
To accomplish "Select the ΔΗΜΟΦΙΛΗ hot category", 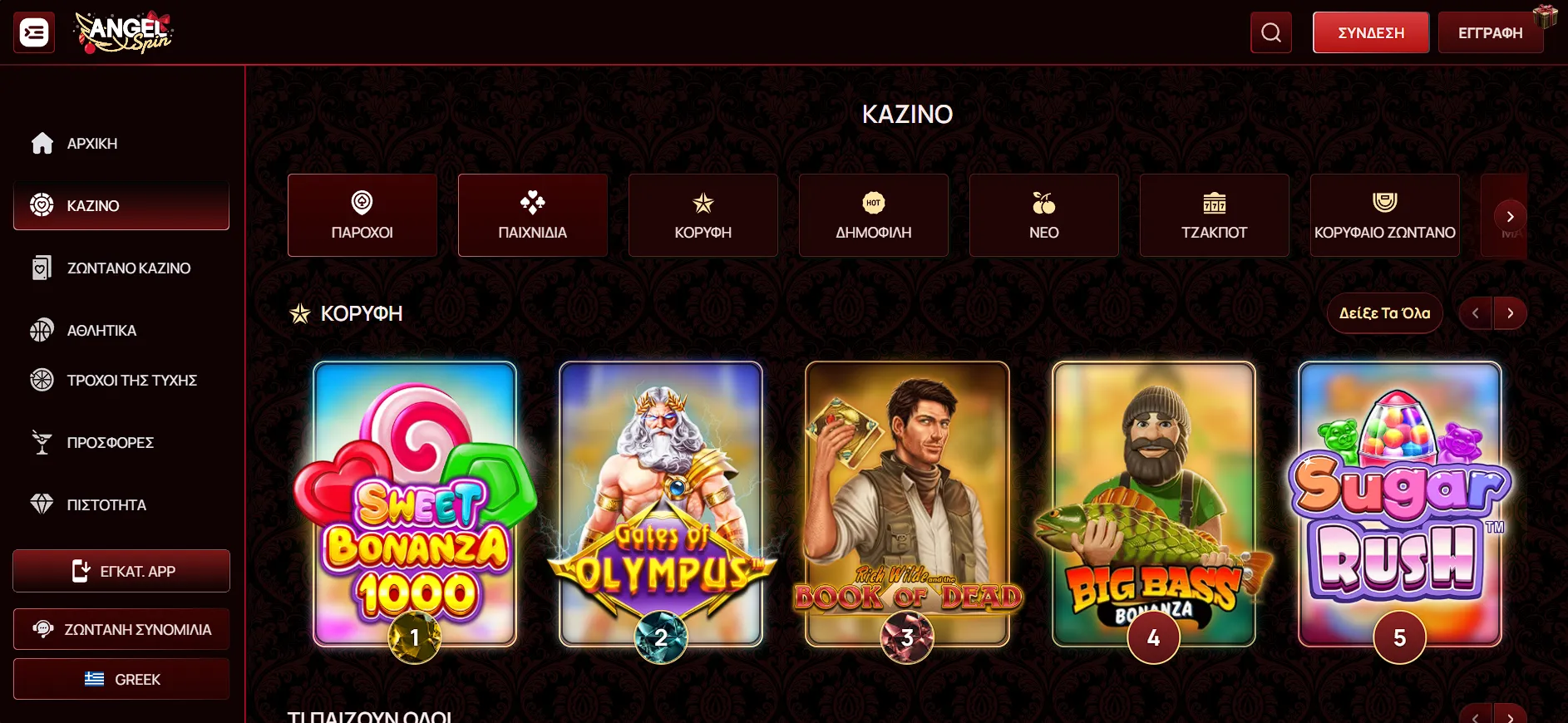I will (873, 215).
